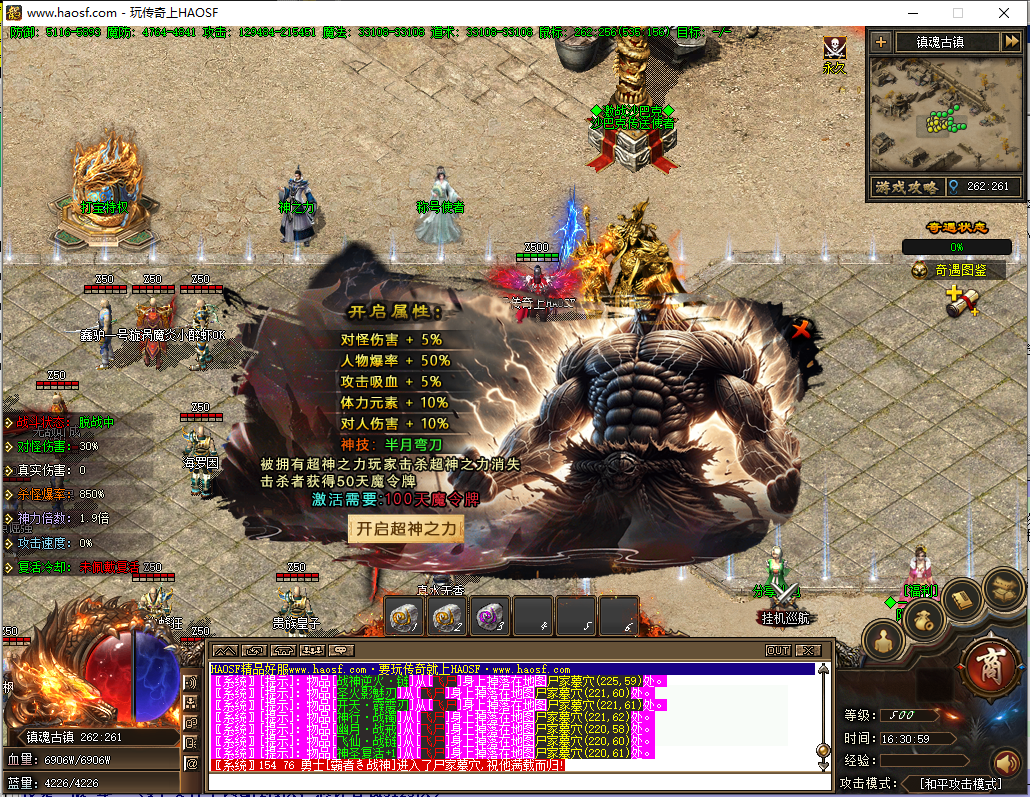The image size is (1030, 797).
Task: Click the 开启超神之力 activation button
Action: coord(406,529)
